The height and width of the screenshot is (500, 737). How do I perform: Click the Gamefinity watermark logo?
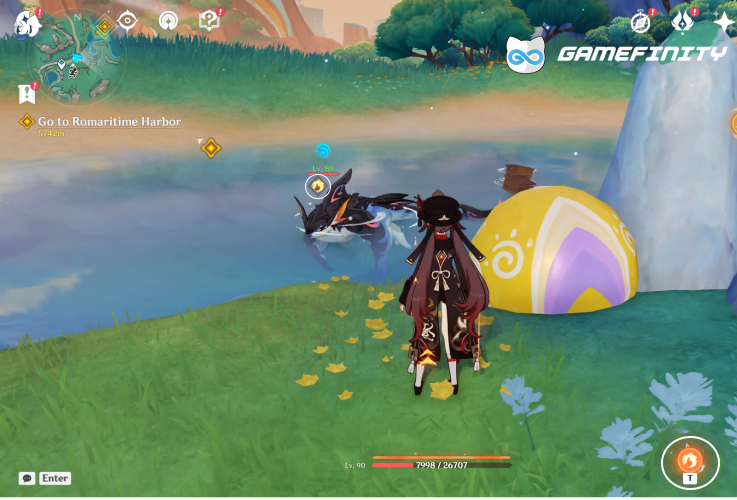click(616, 54)
